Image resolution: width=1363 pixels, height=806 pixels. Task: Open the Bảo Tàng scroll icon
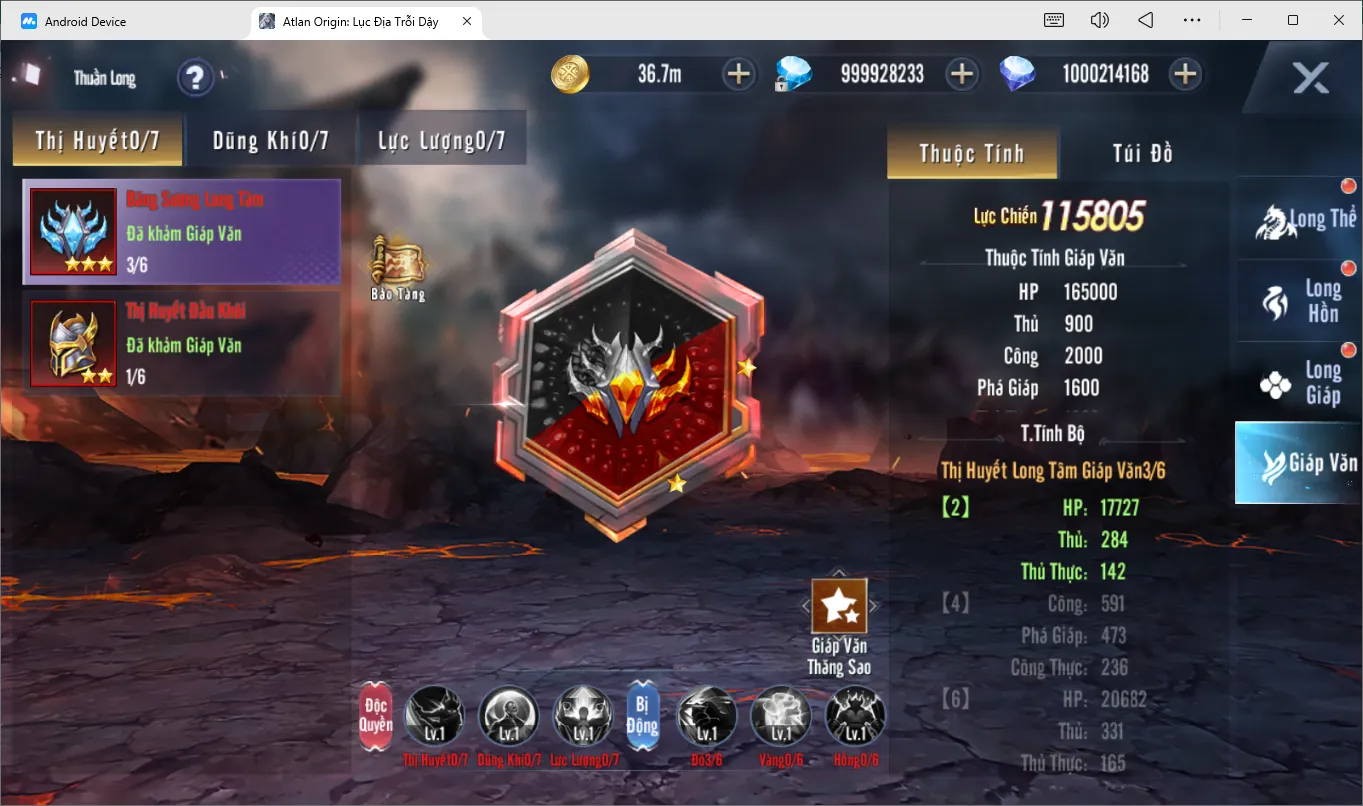[398, 264]
